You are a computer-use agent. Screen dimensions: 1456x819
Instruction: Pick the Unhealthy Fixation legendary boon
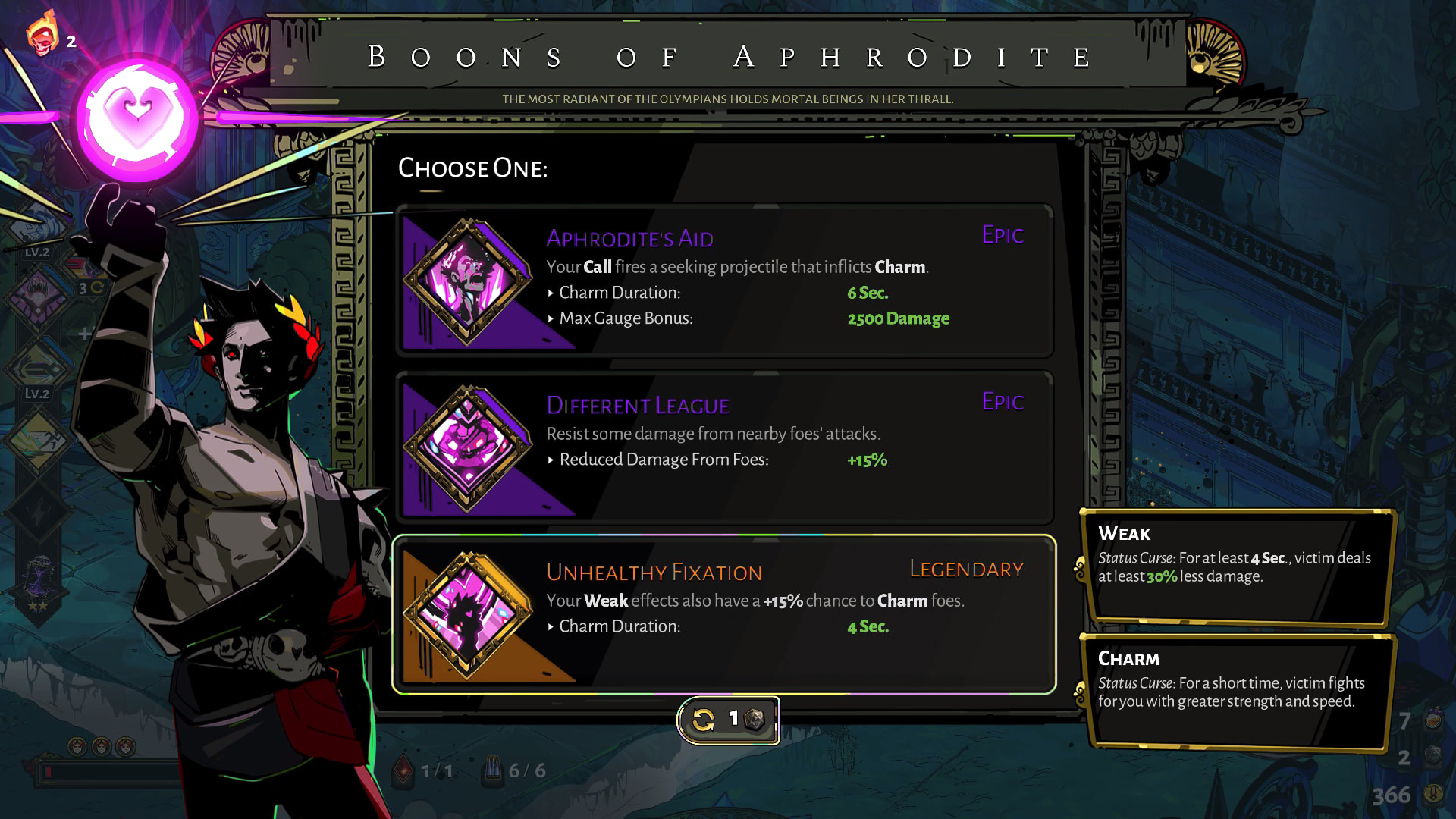[724, 614]
